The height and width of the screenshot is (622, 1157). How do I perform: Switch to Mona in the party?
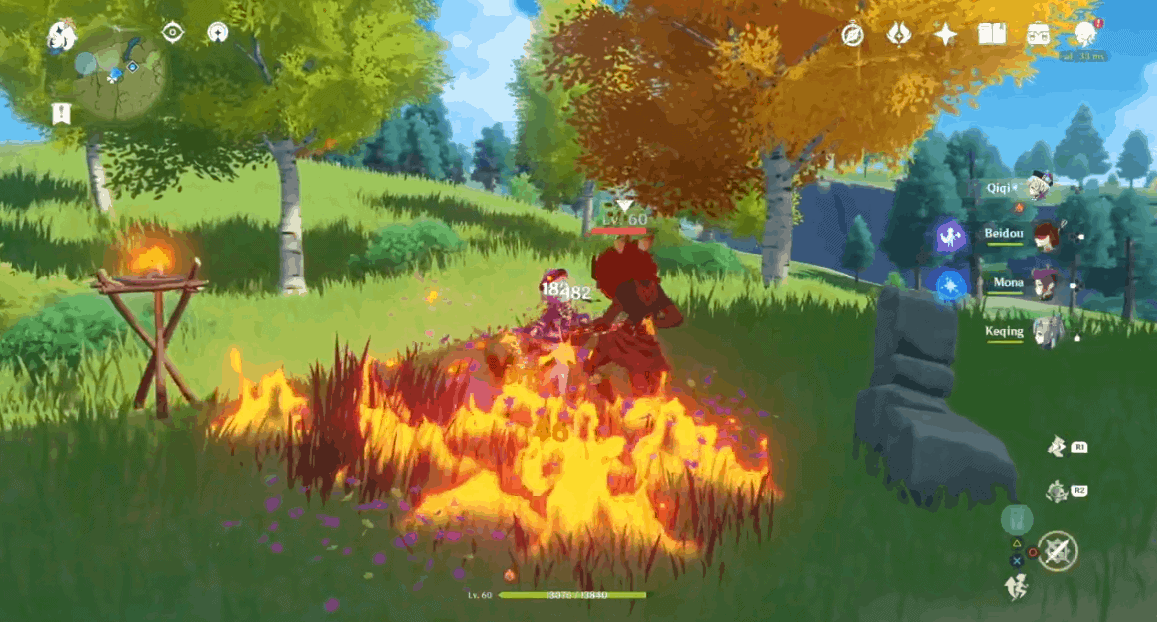[x=1043, y=284]
